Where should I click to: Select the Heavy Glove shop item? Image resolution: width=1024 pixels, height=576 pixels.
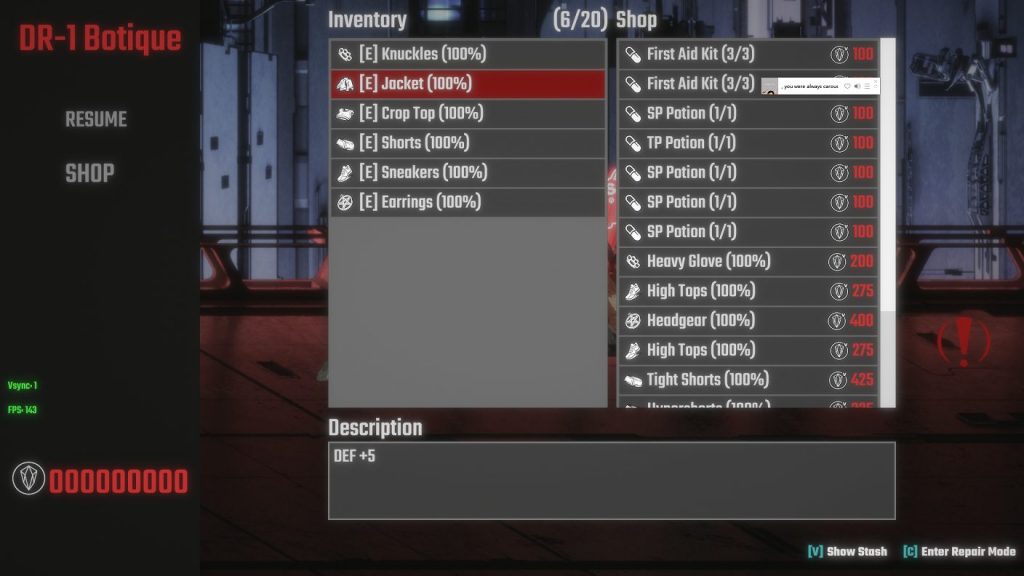[747, 261]
